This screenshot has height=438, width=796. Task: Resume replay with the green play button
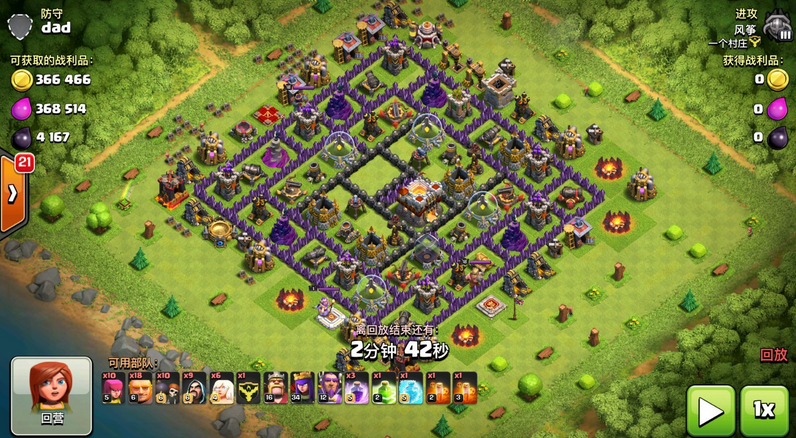pos(710,410)
